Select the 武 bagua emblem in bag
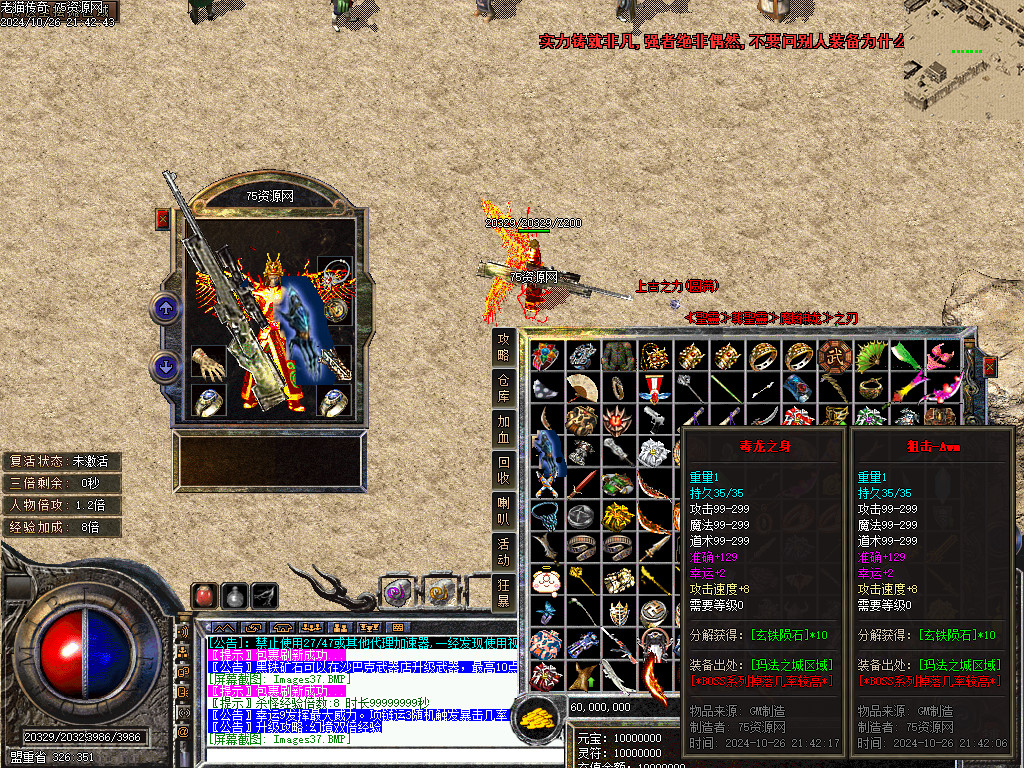The image size is (1024, 768). point(835,355)
